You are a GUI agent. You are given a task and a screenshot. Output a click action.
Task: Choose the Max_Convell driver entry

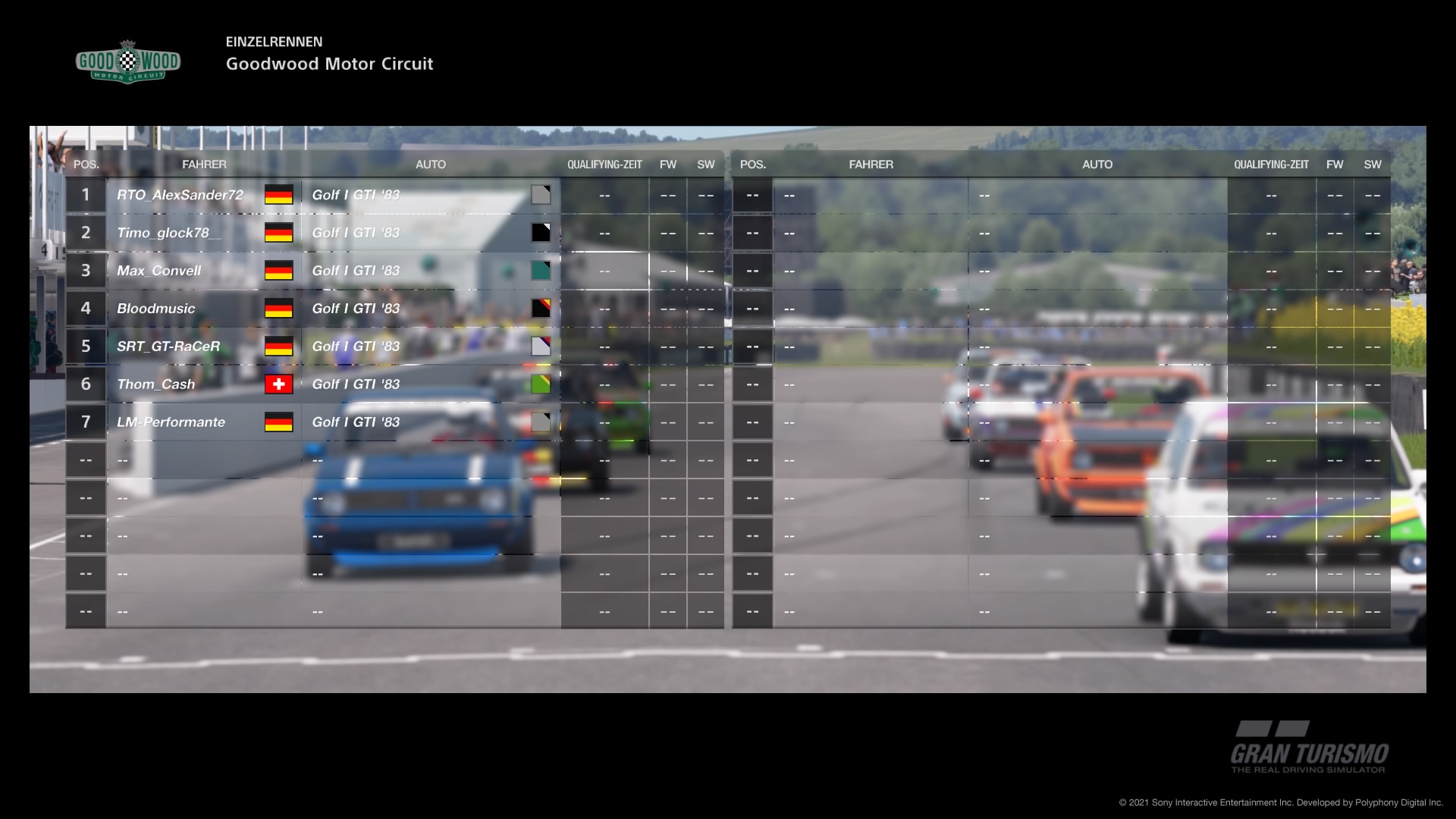click(x=159, y=271)
